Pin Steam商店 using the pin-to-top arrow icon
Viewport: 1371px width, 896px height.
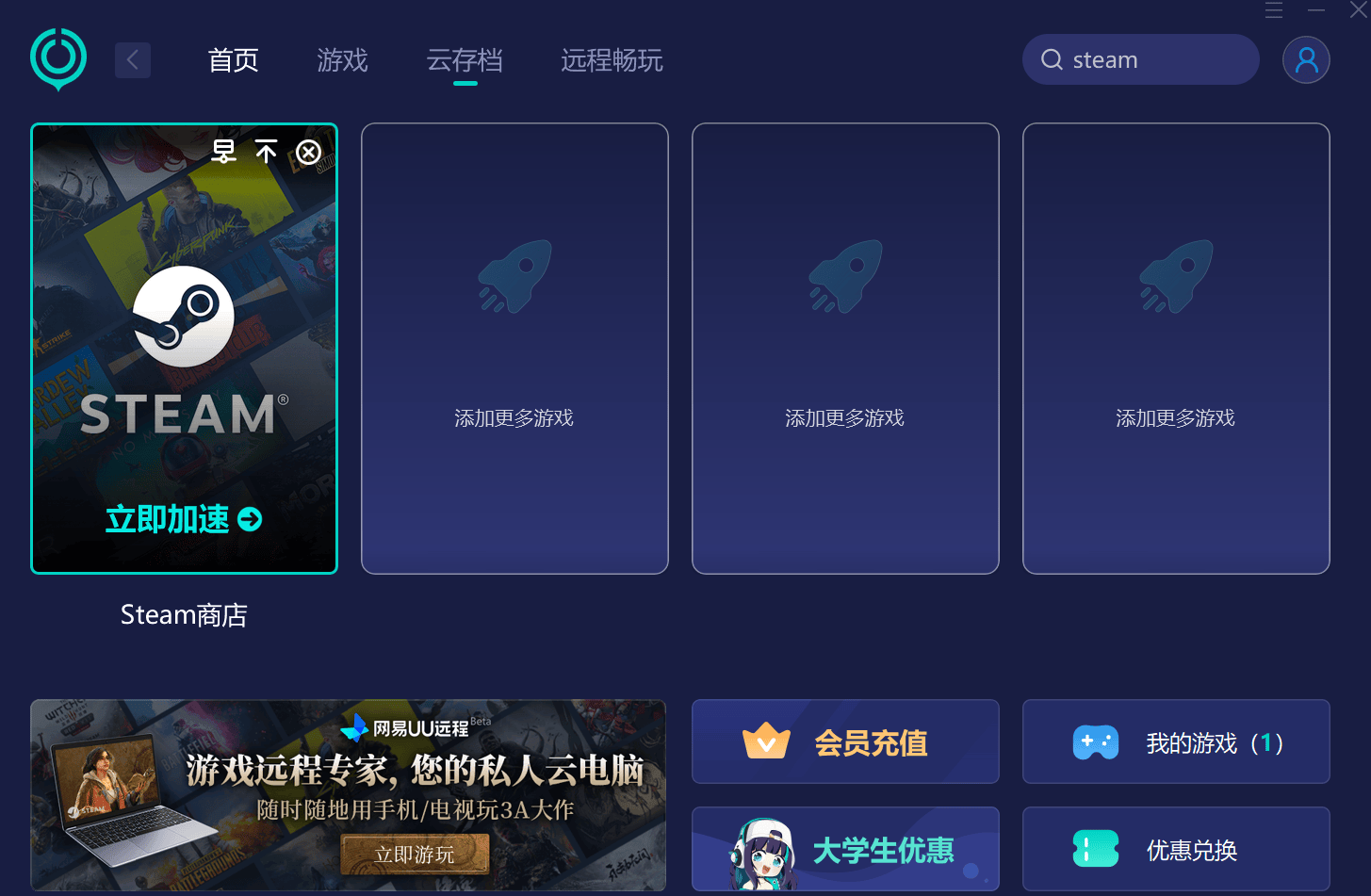[267, 151]
